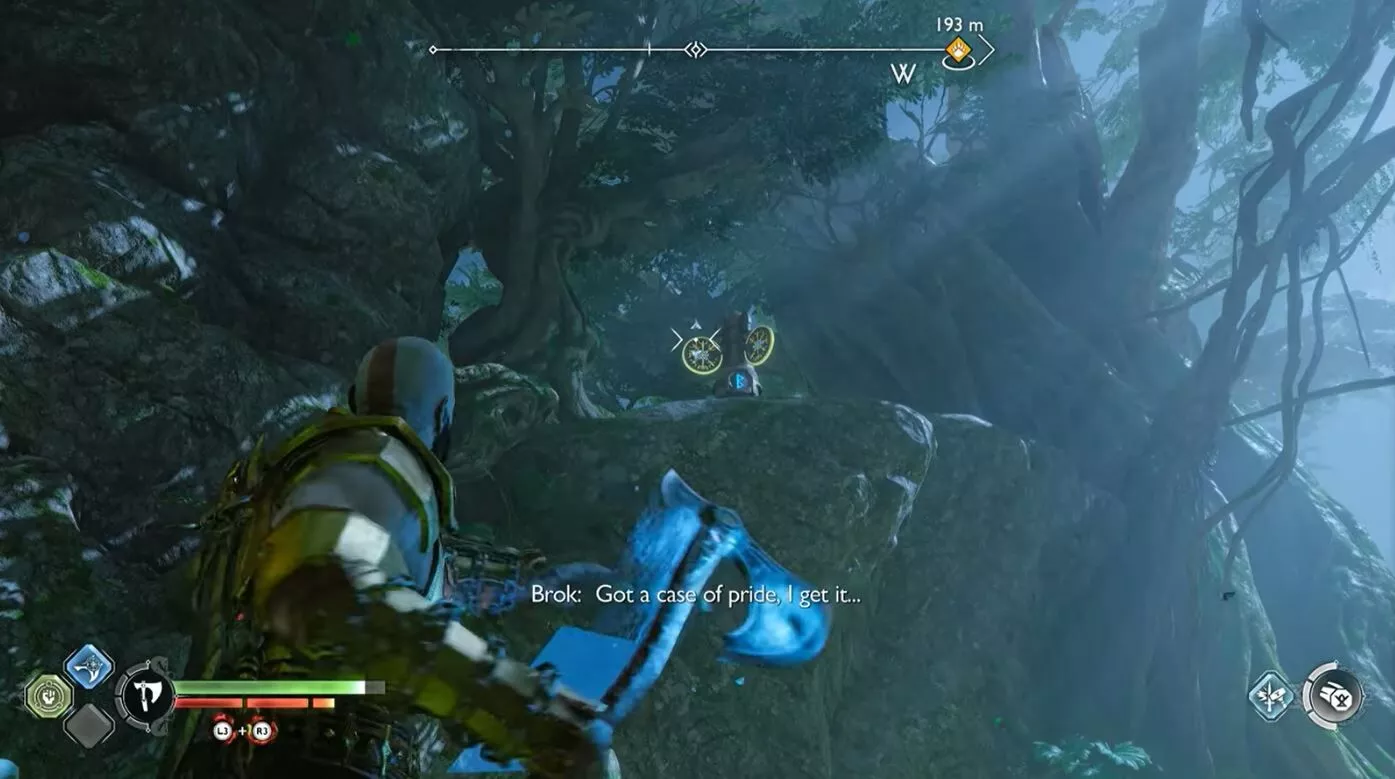Viewport: 1395px width, 779px height.
Task: Click the green health bar
Action: pyautogui.click(x=271, y=686)
